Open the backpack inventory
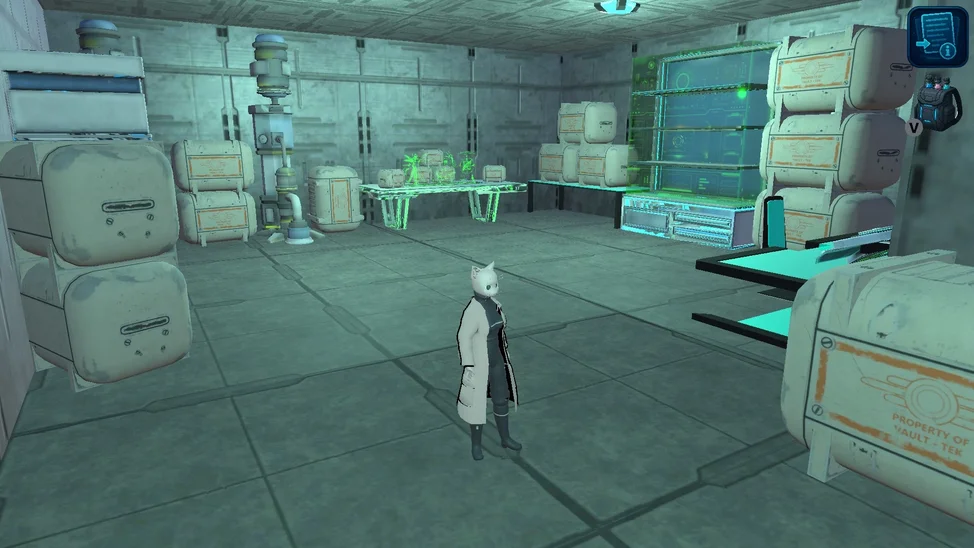This screenshot has width=974, height=548. 942,103
